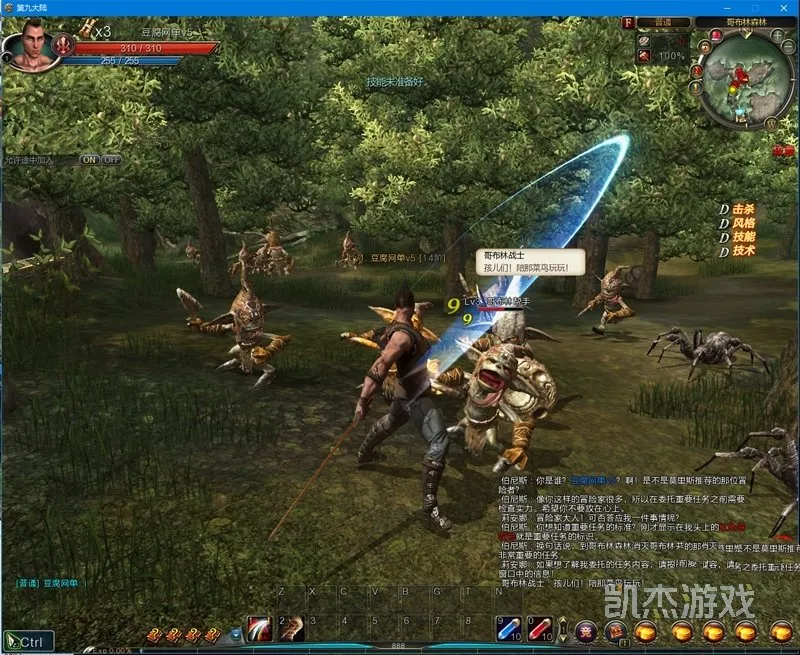Viewport: 800px width, 655px height.
Task: Use the red health potion
Action: click(x=540, y=628)
